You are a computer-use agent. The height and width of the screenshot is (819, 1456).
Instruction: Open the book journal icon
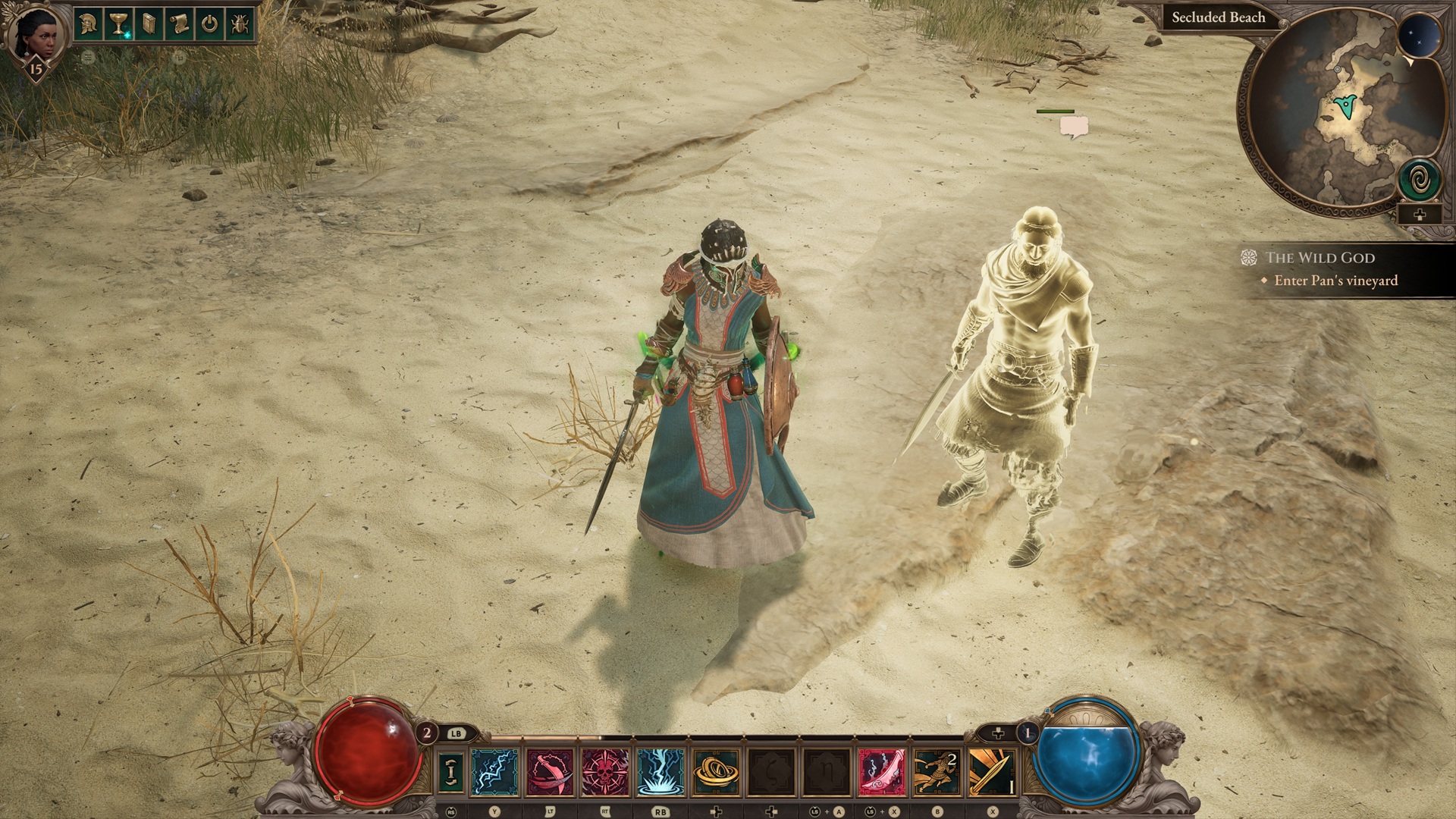[149, 24]
